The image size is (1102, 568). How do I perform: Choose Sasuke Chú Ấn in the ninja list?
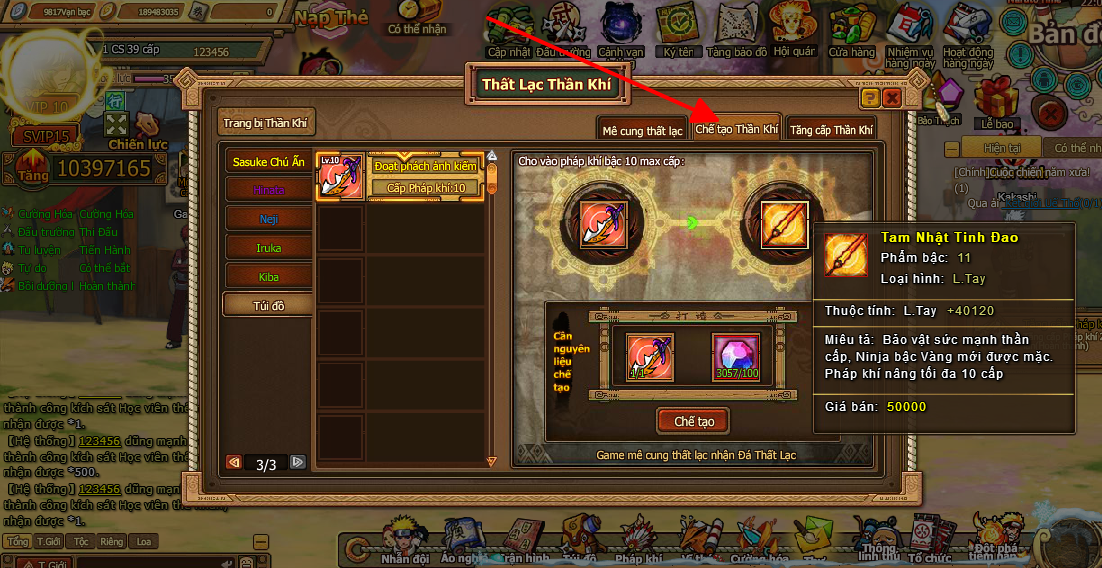click(266, 161)
